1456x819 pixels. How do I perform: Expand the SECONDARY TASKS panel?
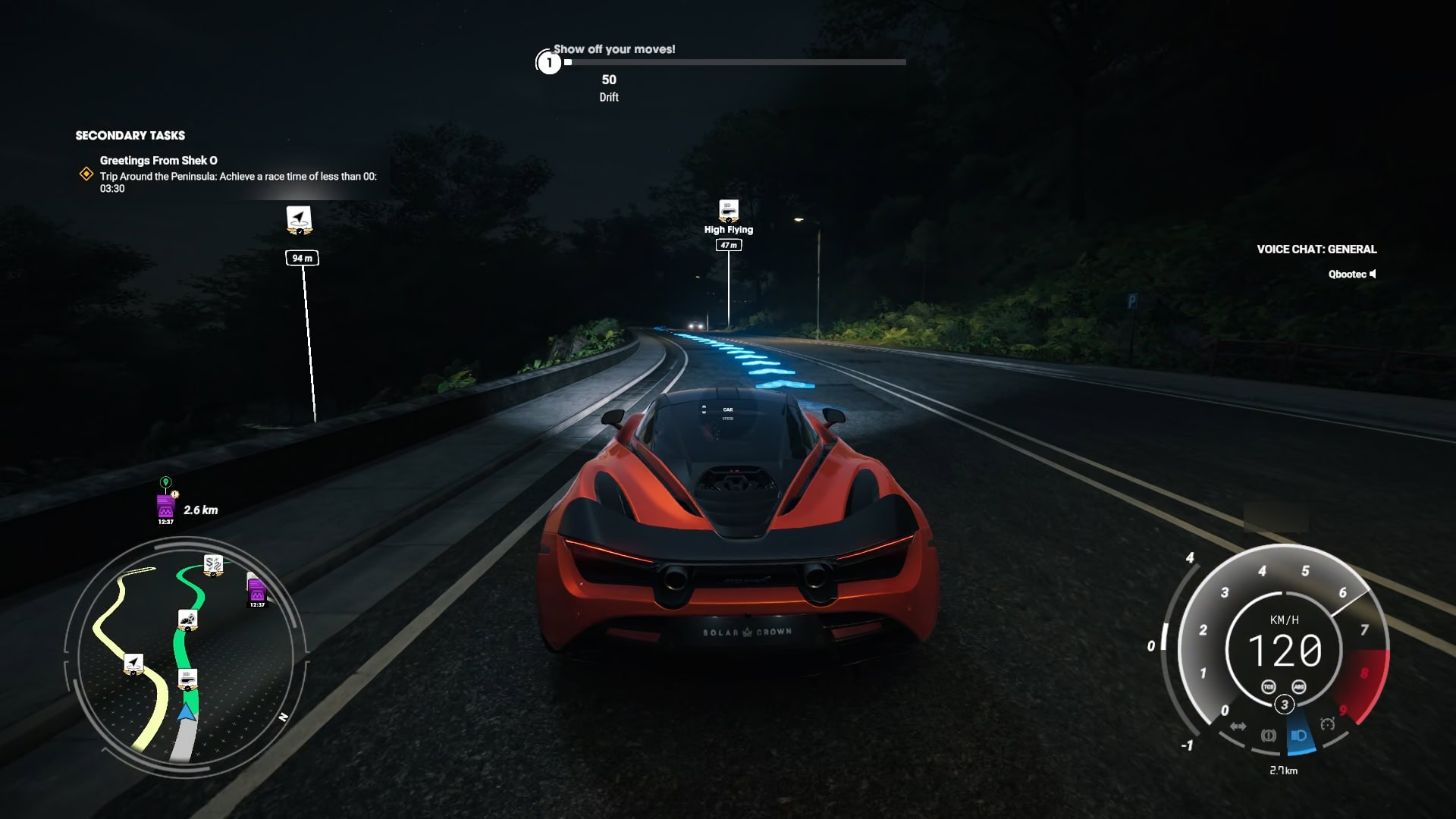130,135
